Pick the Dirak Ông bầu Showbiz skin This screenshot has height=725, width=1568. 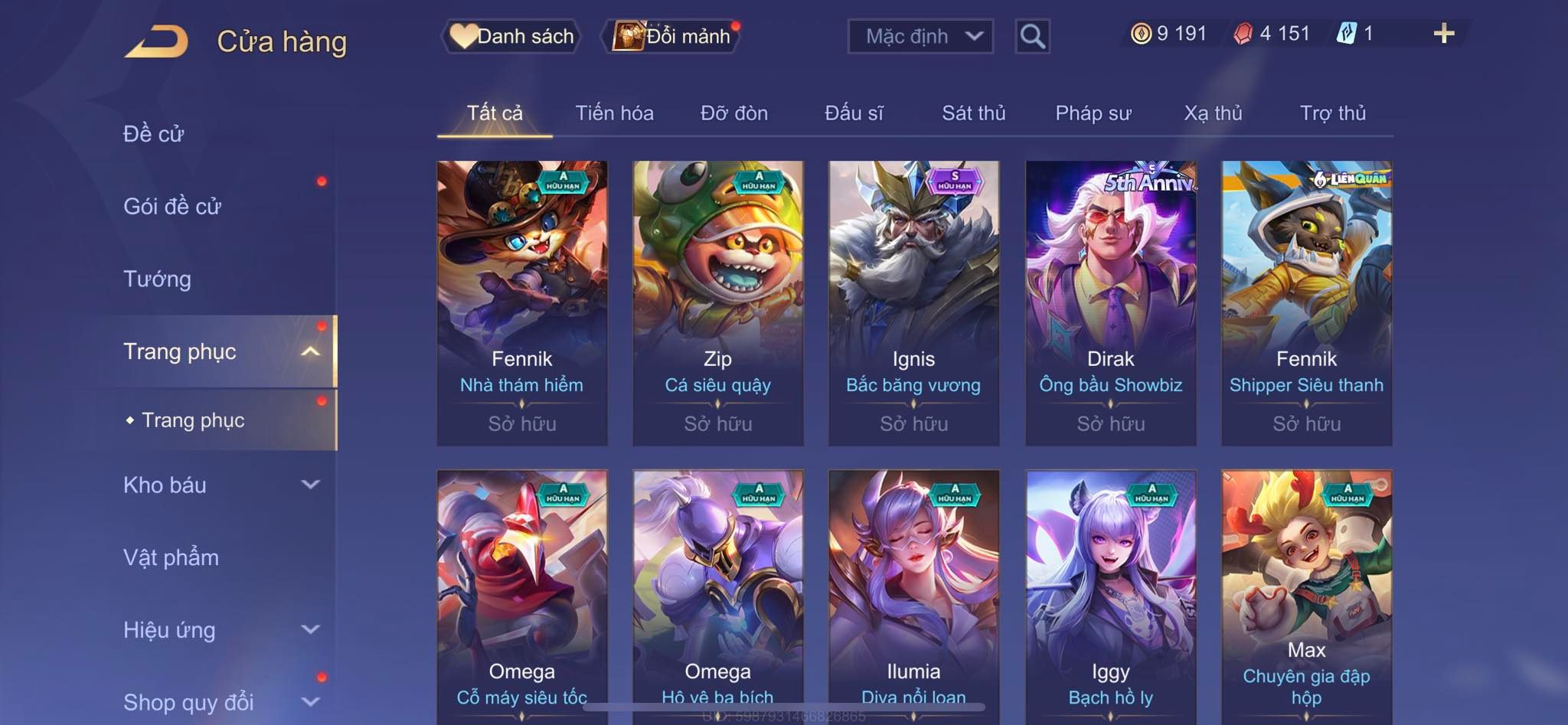tap(1110, 302)
